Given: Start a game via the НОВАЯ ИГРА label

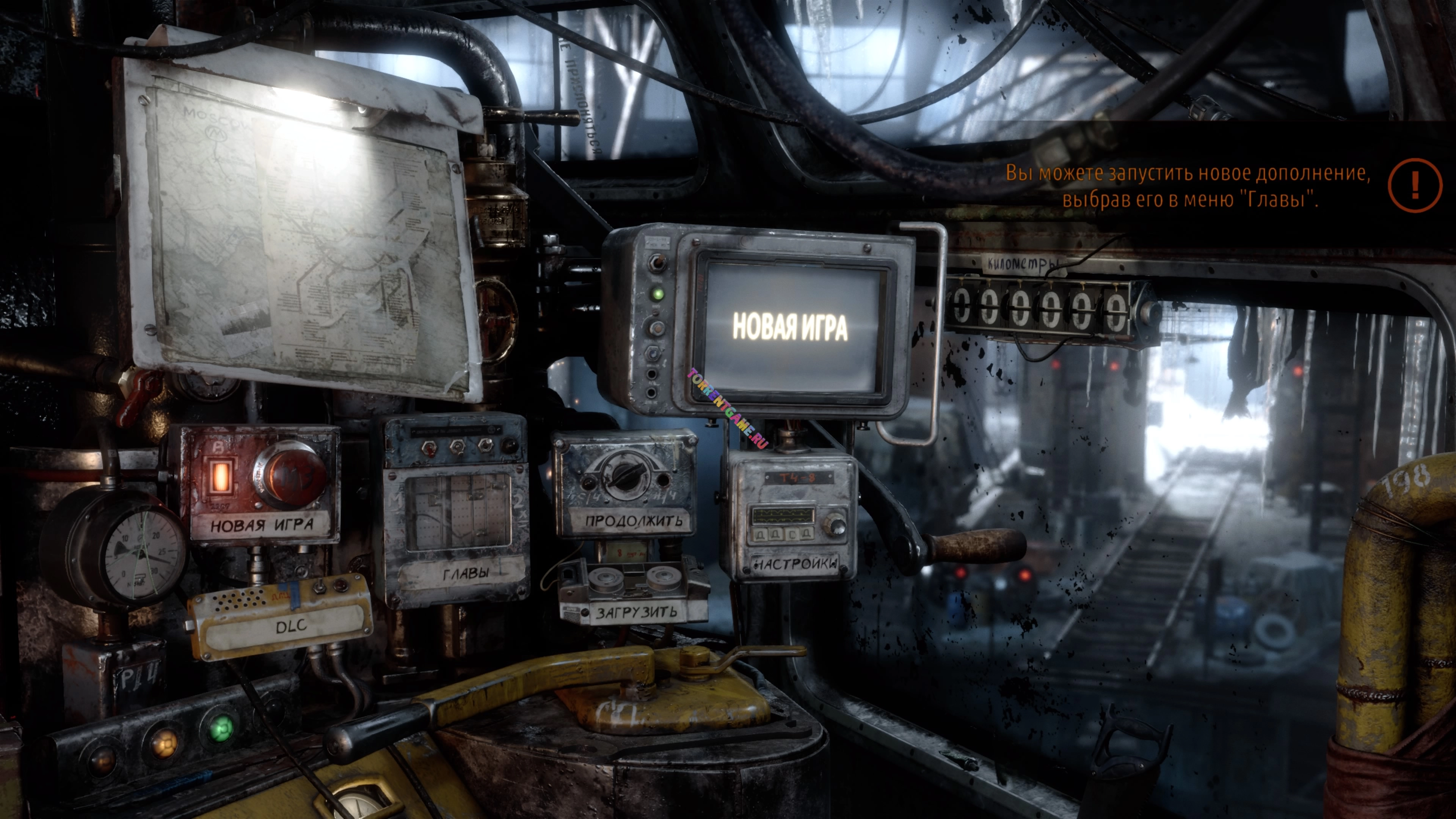Looking at the screenshot, I should 262,524.
